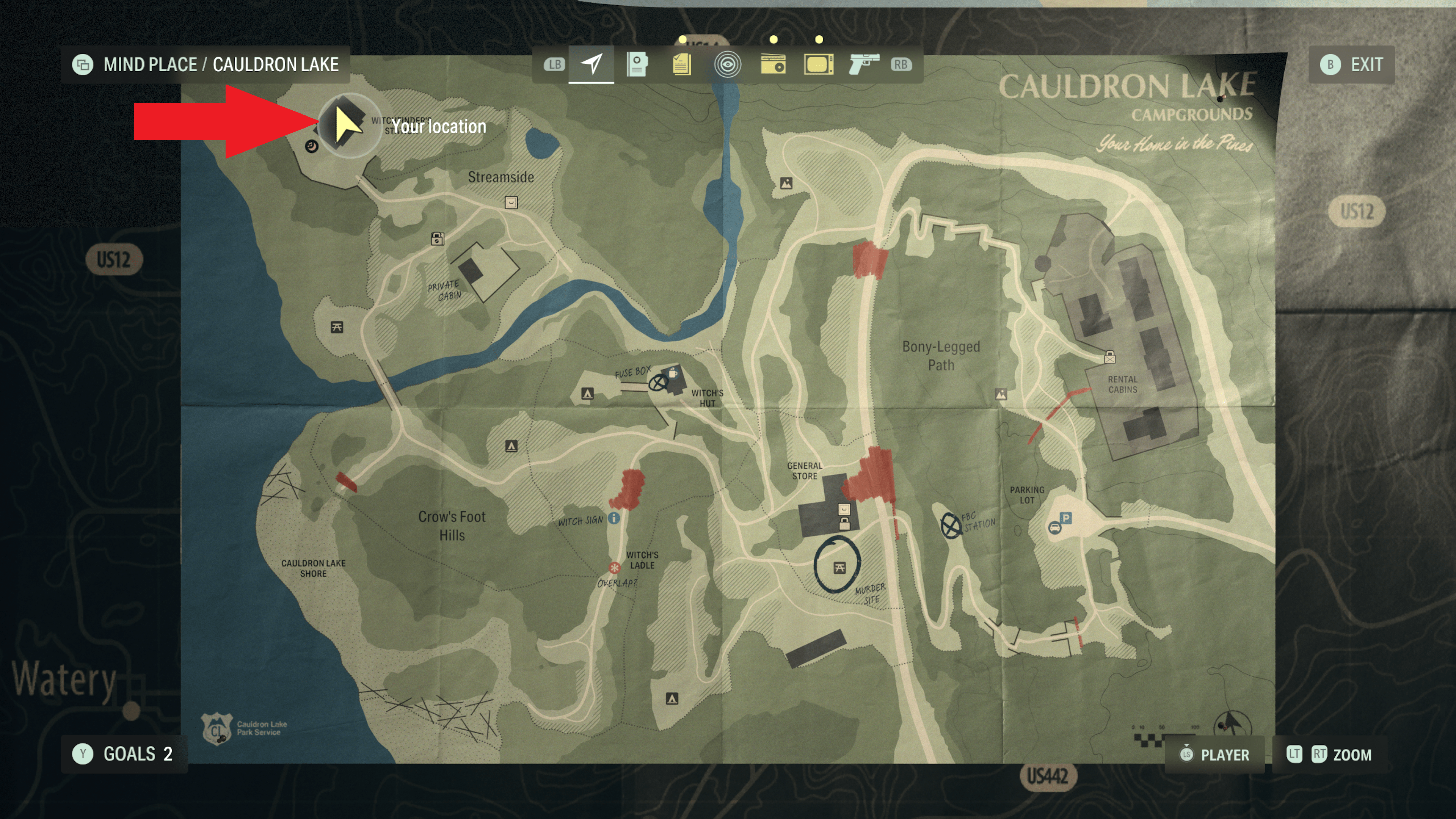Select the car marker at Parking Lot
The width and height of the screenshot is (1456, 819).
click(x=1054, y=528)
